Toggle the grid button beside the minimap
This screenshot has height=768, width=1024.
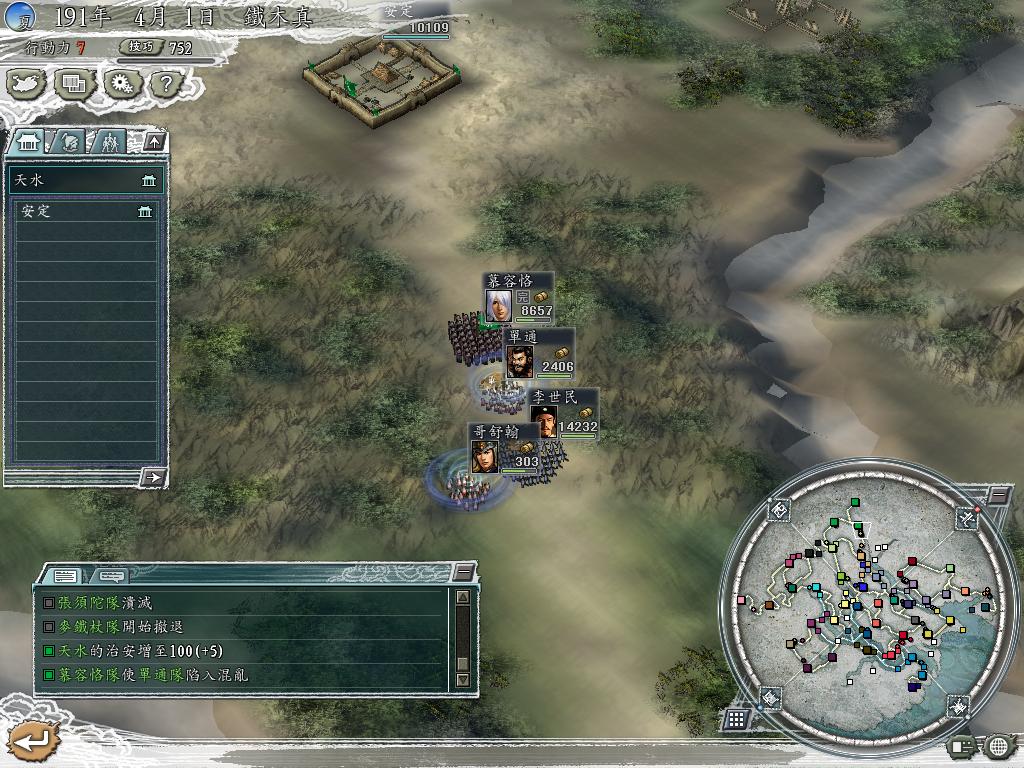coord(736,719)
